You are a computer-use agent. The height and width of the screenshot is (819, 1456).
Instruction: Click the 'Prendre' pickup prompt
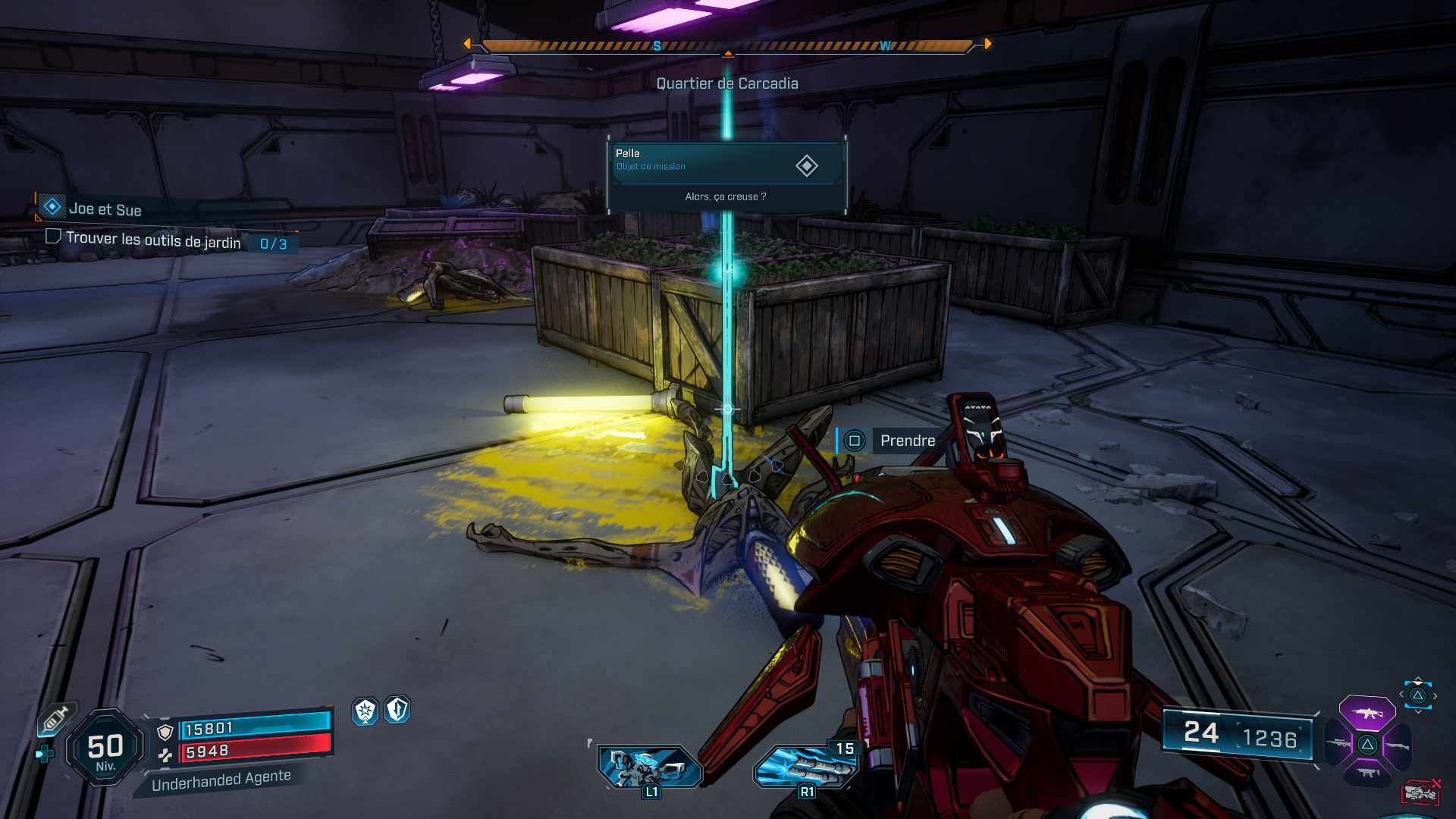click(907, 441)
